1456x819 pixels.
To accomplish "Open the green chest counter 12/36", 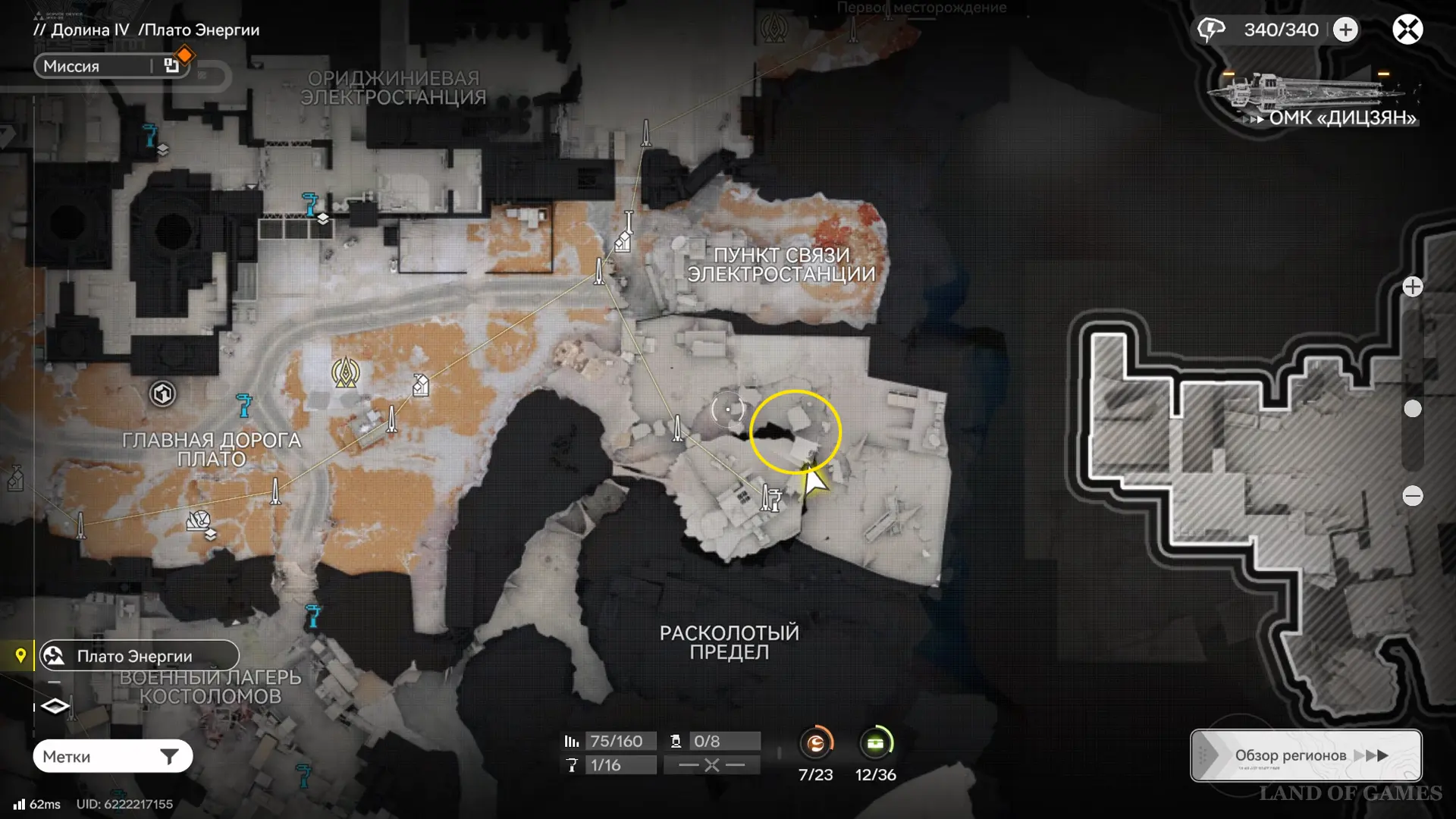I will click(875, 743).
